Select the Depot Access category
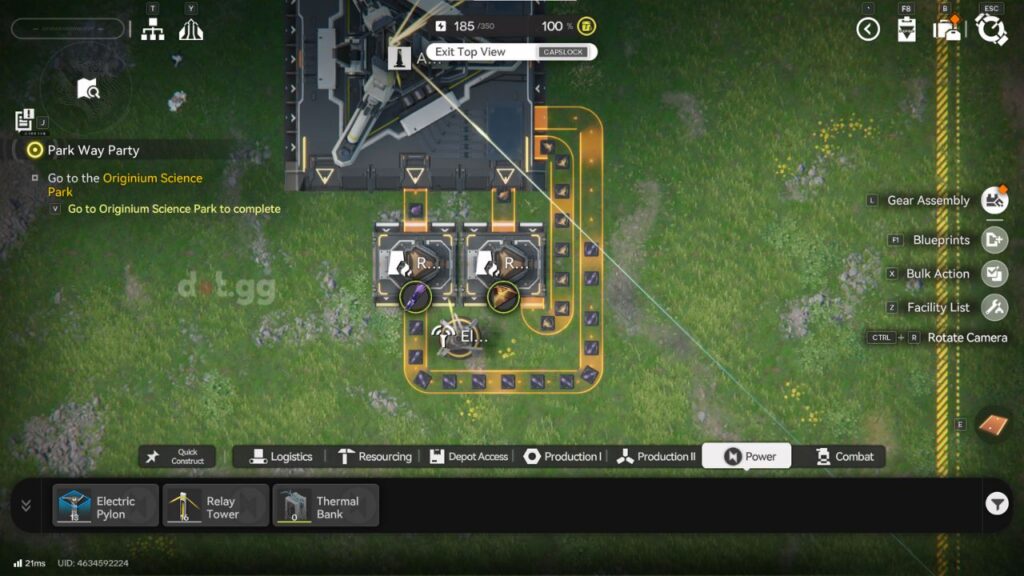This screenshot has height=576, width=1024. point(468,456)
